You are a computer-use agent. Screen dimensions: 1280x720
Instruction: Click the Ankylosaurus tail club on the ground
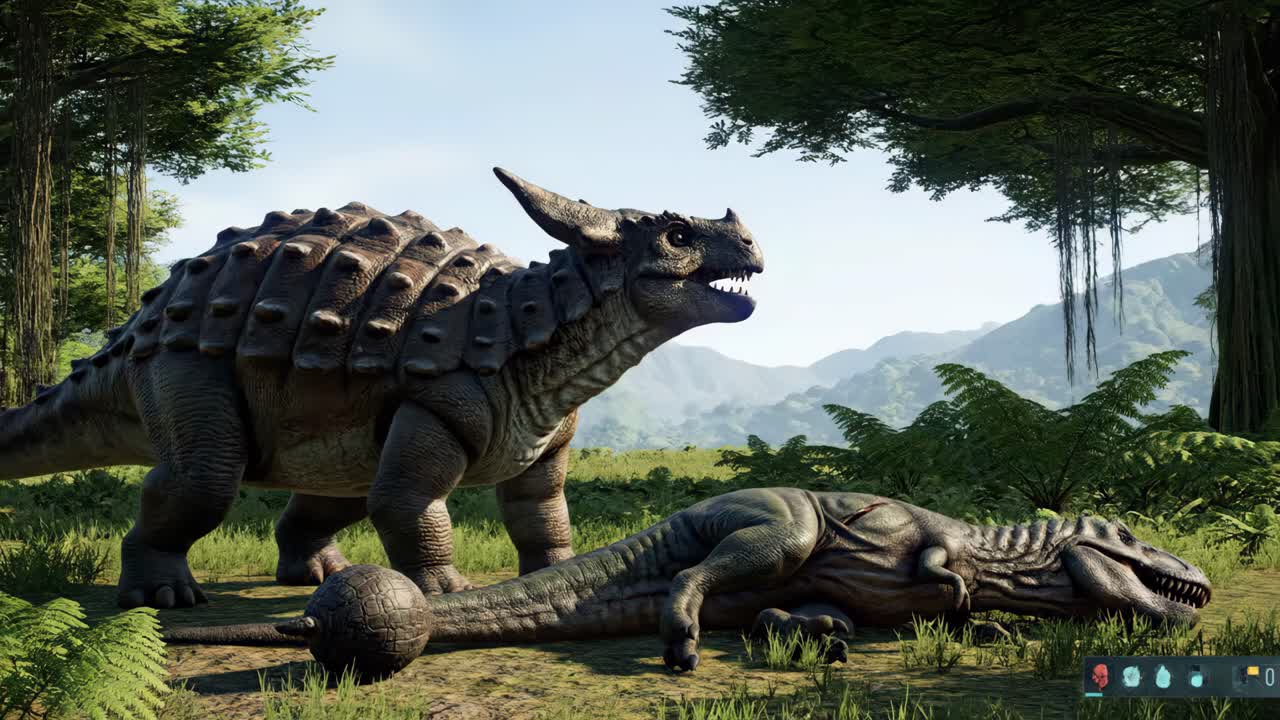[x=370, y=615]
